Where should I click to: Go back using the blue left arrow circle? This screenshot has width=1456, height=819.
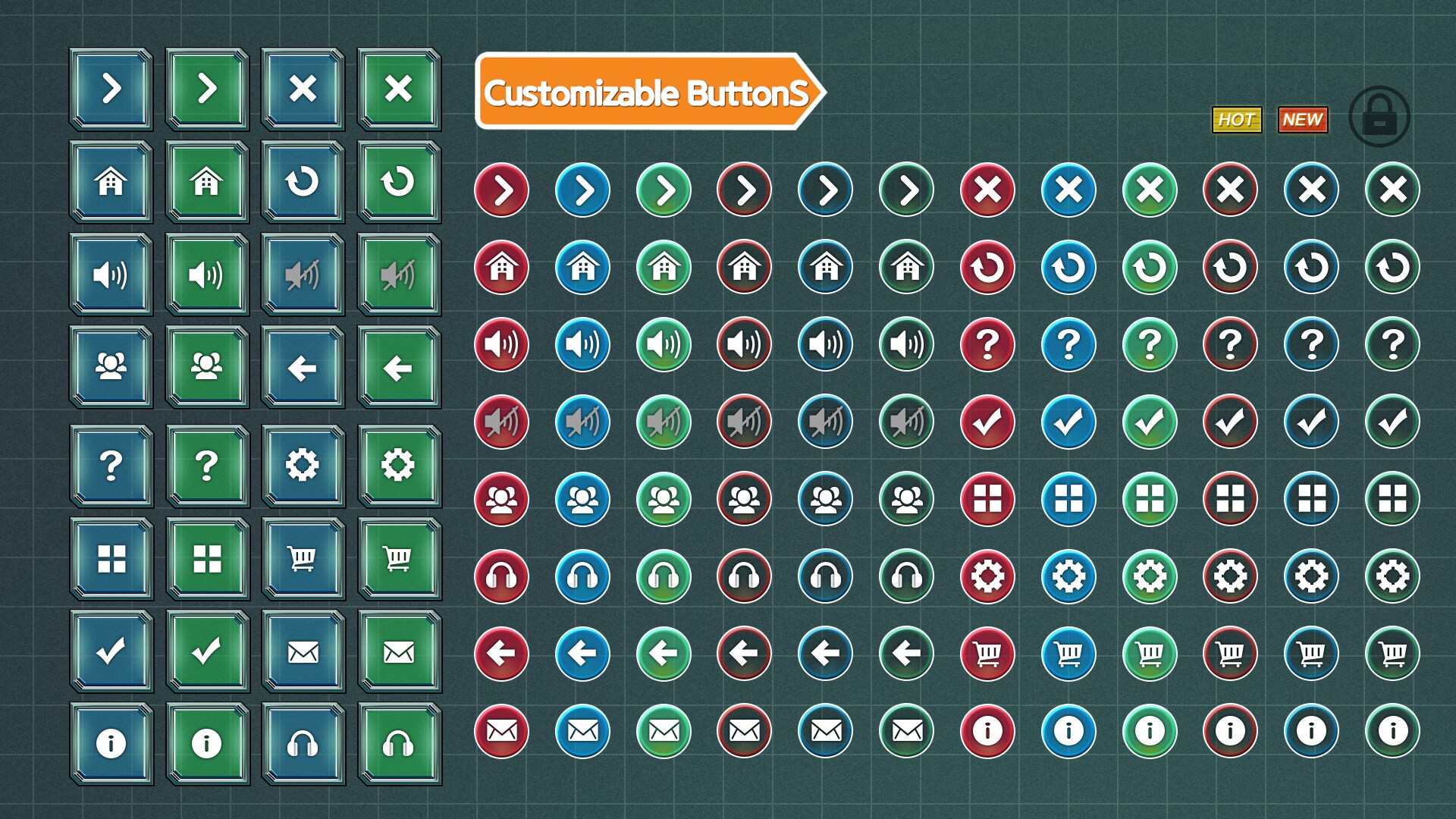[582, 654]
